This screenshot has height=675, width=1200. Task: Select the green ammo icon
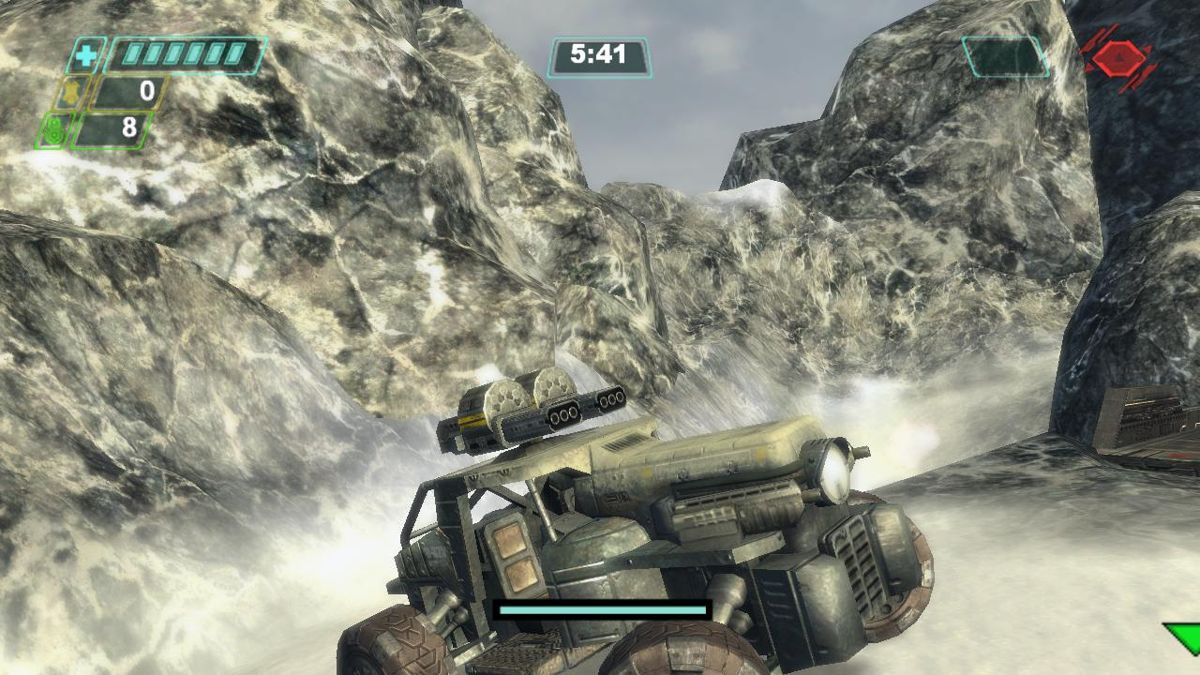click(53, 130)
